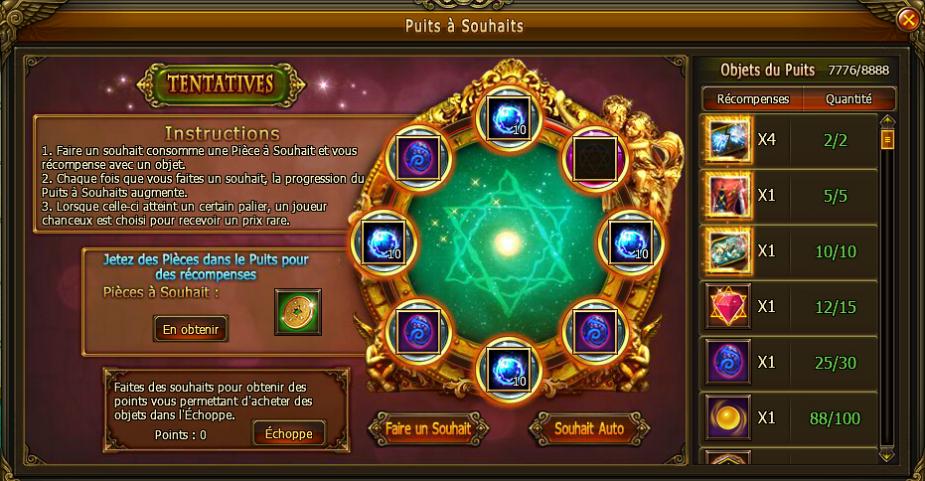This screenshot has width=925, height=481.
Task: Open the Échoppe shop
Action: click(x=289, y=433)
